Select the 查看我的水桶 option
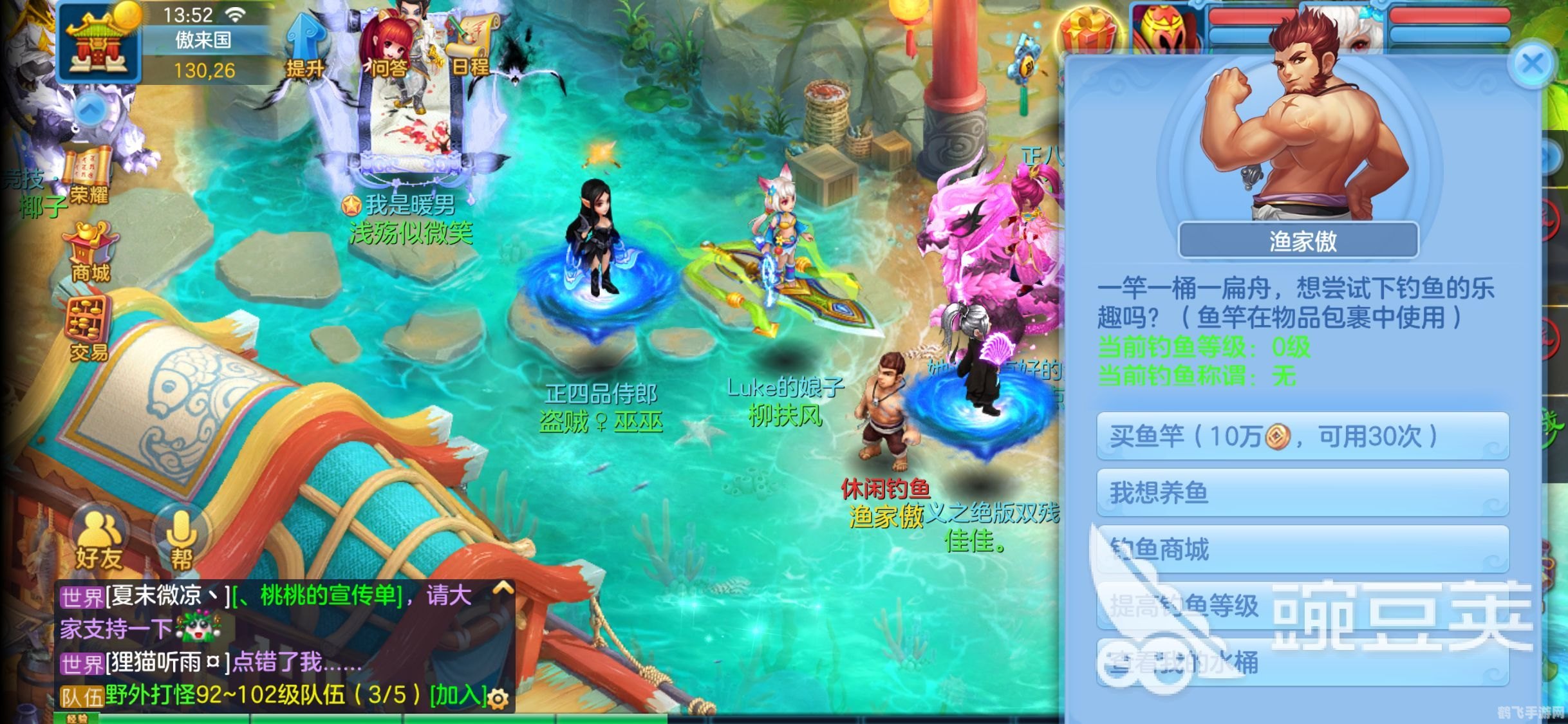Image resolution: width=1568 pixels, height=724 pixels. click(x=1302, y=662)
